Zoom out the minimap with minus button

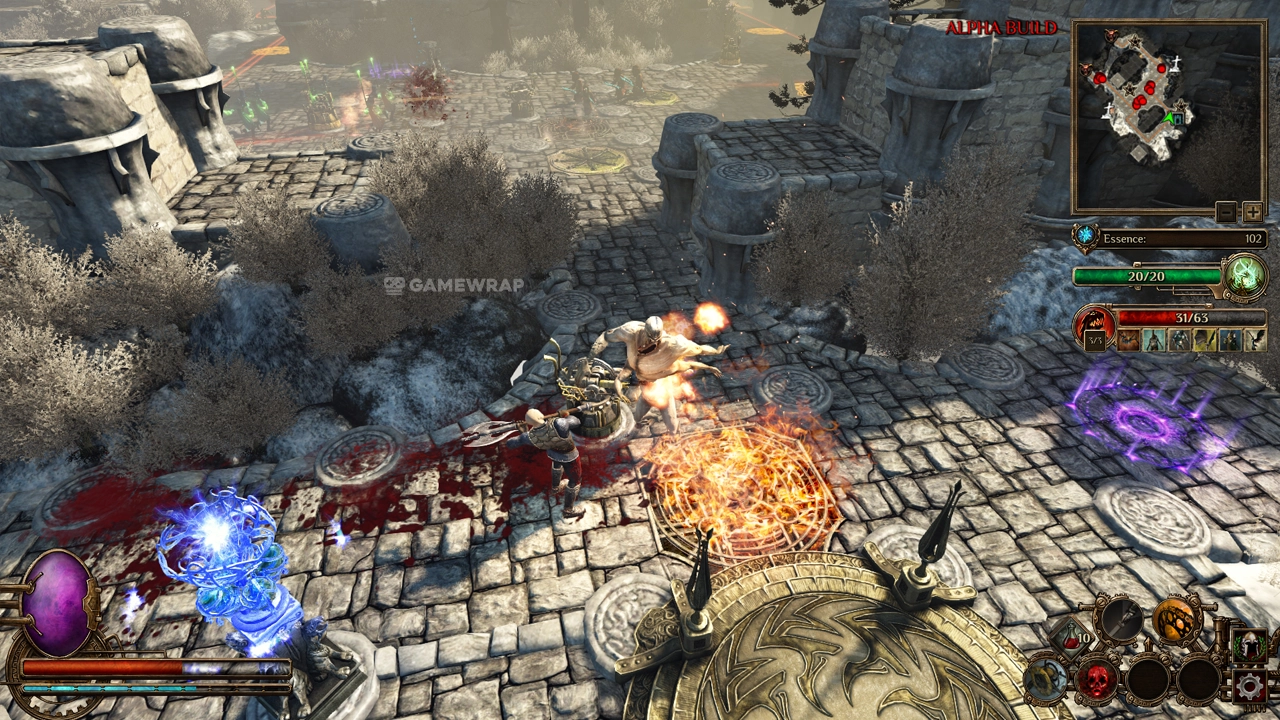point(1226,212)
